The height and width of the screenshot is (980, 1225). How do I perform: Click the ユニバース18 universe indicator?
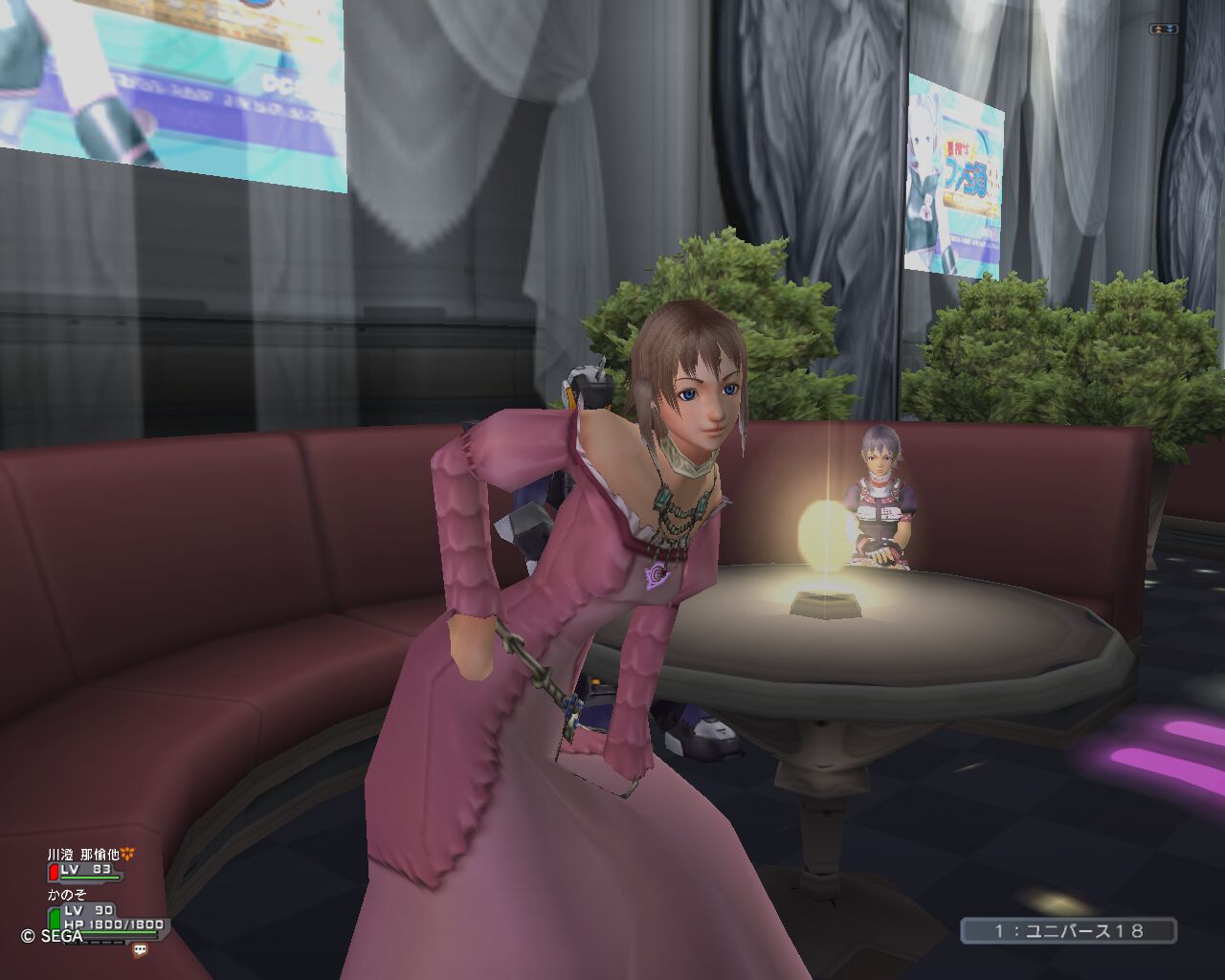point(1068,930)
